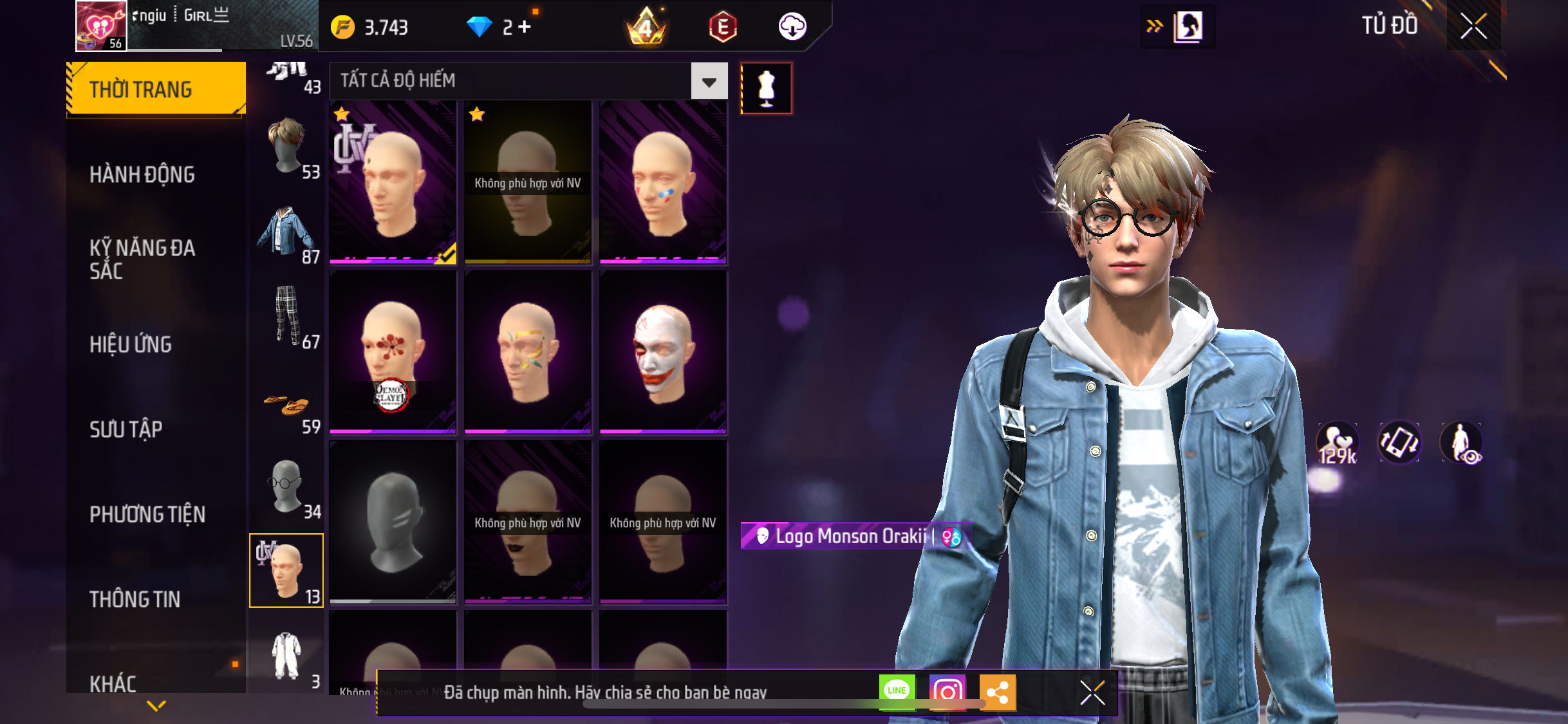Add diamonds with the plus button

525,27
